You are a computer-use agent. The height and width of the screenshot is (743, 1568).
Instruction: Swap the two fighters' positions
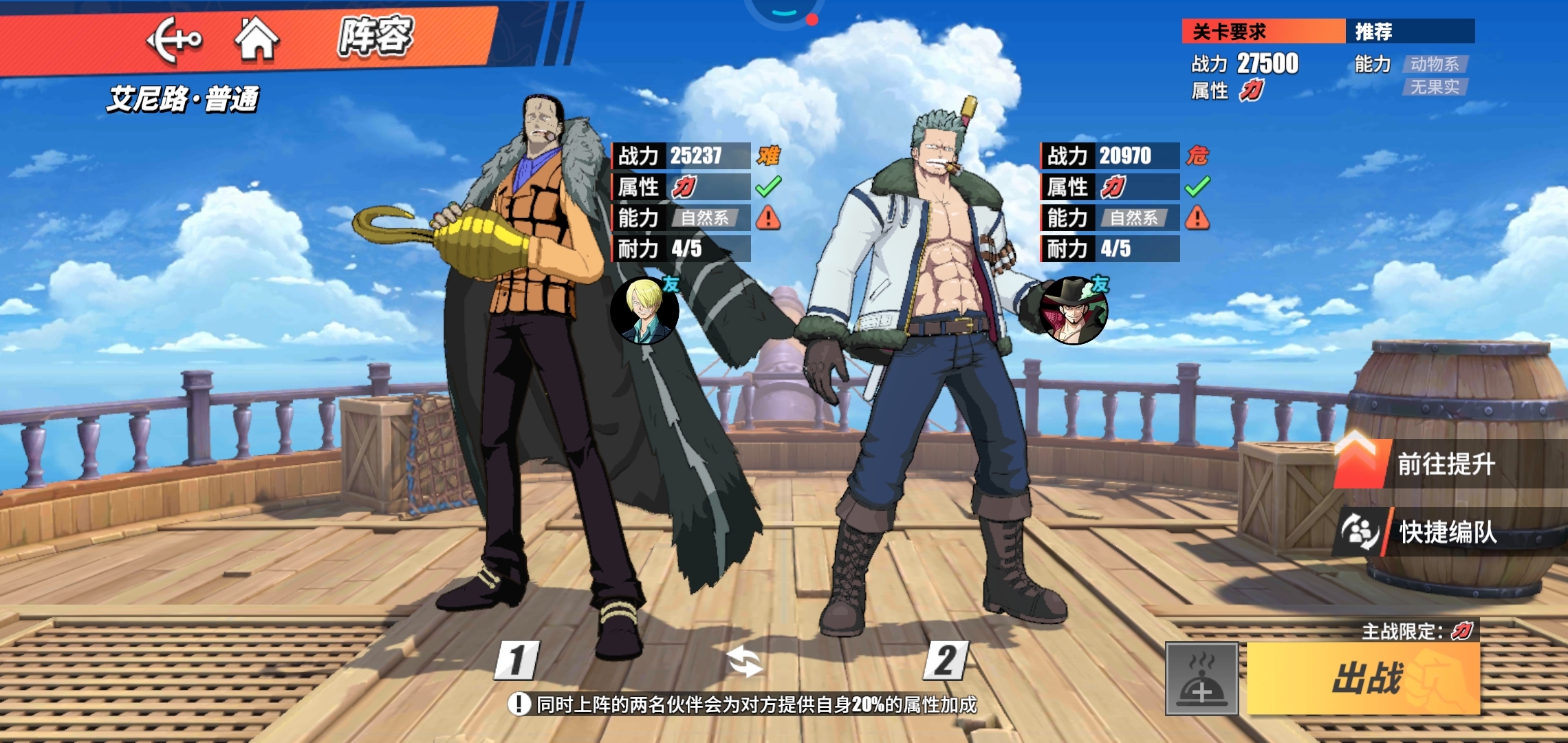(744, 662)
